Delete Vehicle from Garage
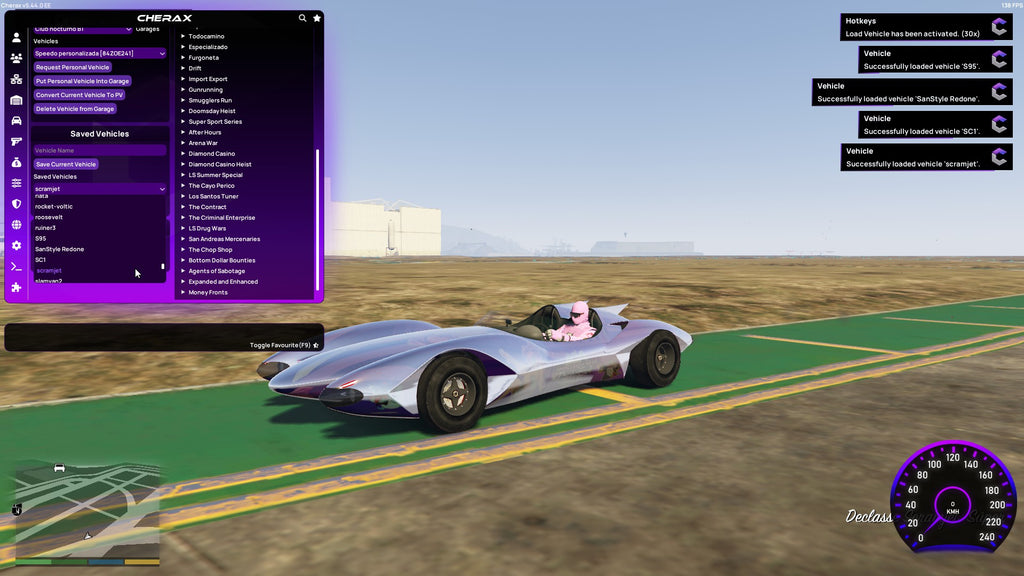Image resolution: width=1024 pixels, height=576 pixels. (x=75, y=109)
